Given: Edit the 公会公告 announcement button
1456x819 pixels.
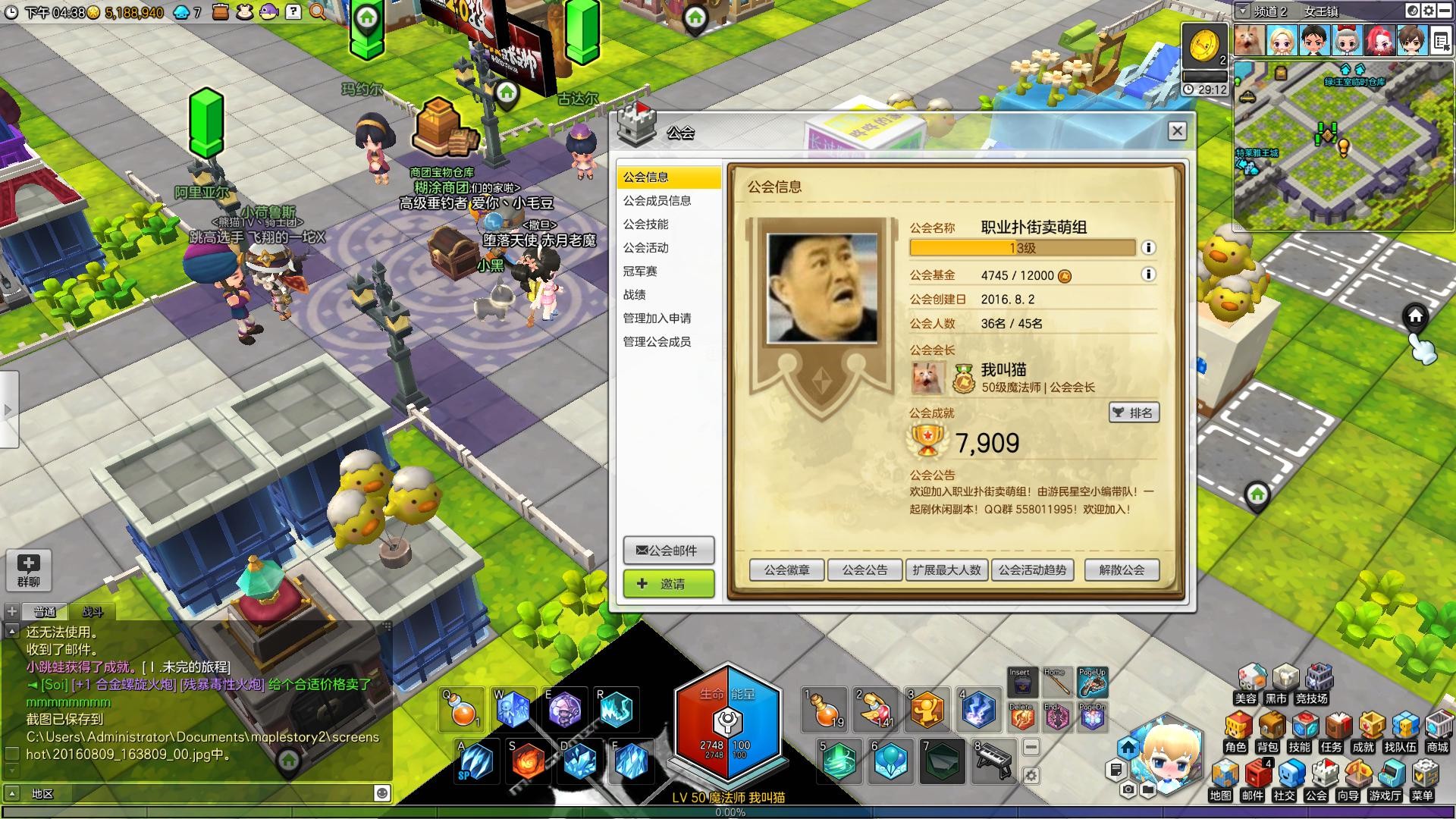Looking at the screenshot, I should pyautogui.click(x=864, y=570).
